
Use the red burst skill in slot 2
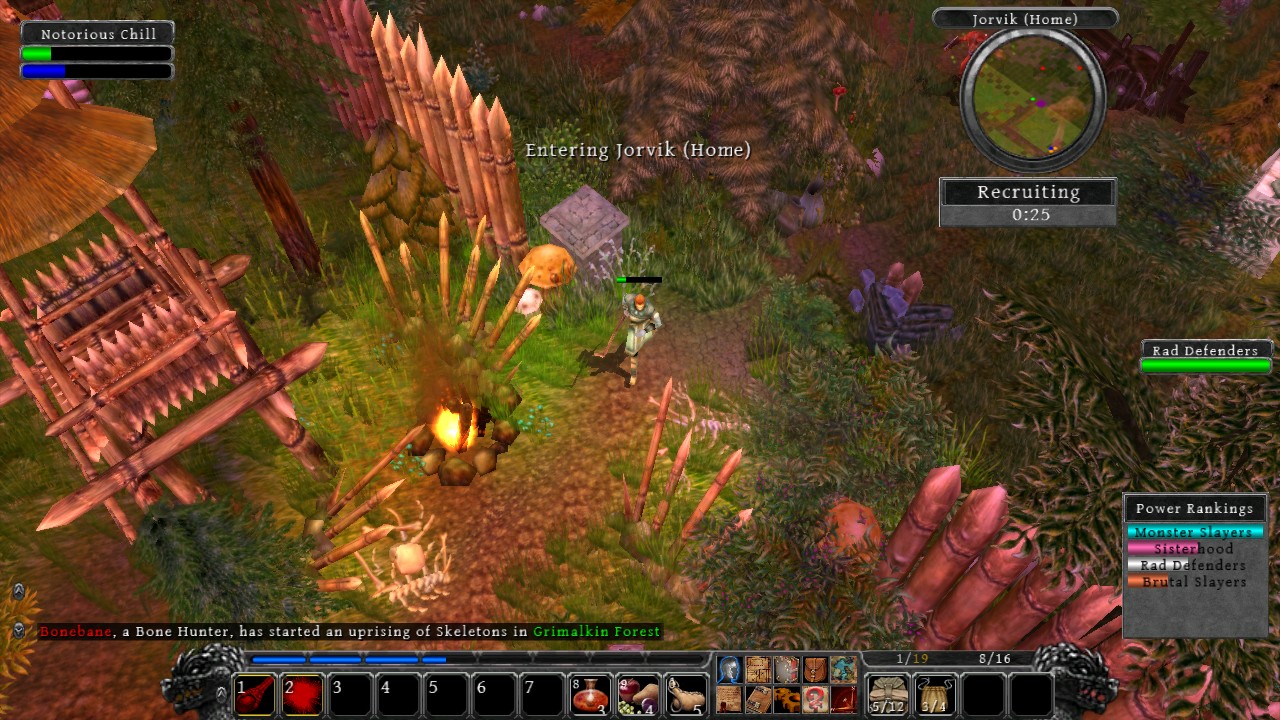(303, 695)
